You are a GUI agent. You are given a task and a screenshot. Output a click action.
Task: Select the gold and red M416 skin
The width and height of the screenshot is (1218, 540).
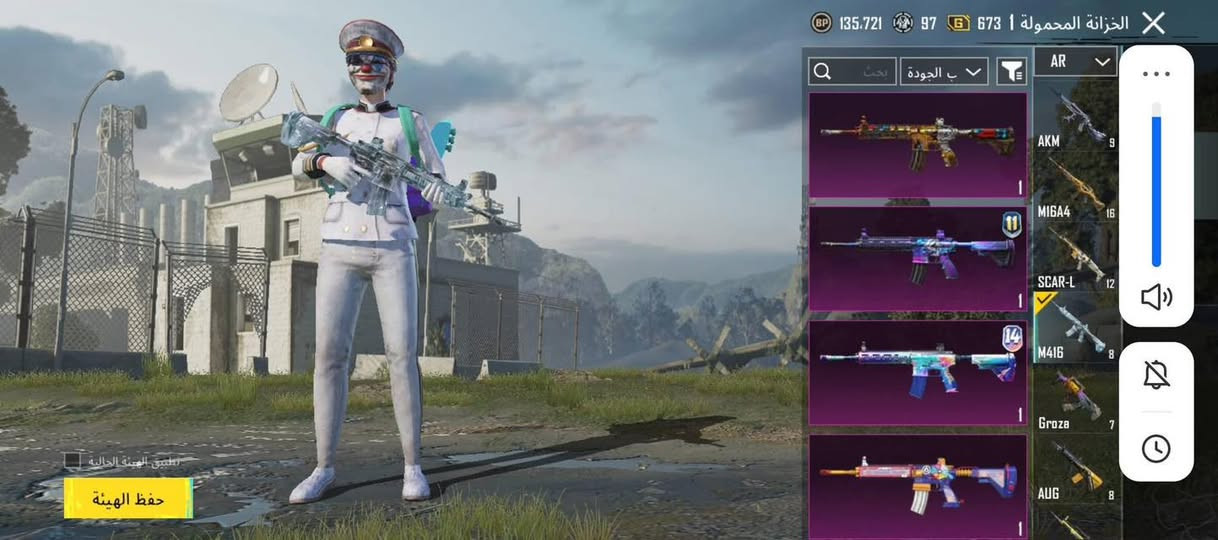(x=917, y=145)
